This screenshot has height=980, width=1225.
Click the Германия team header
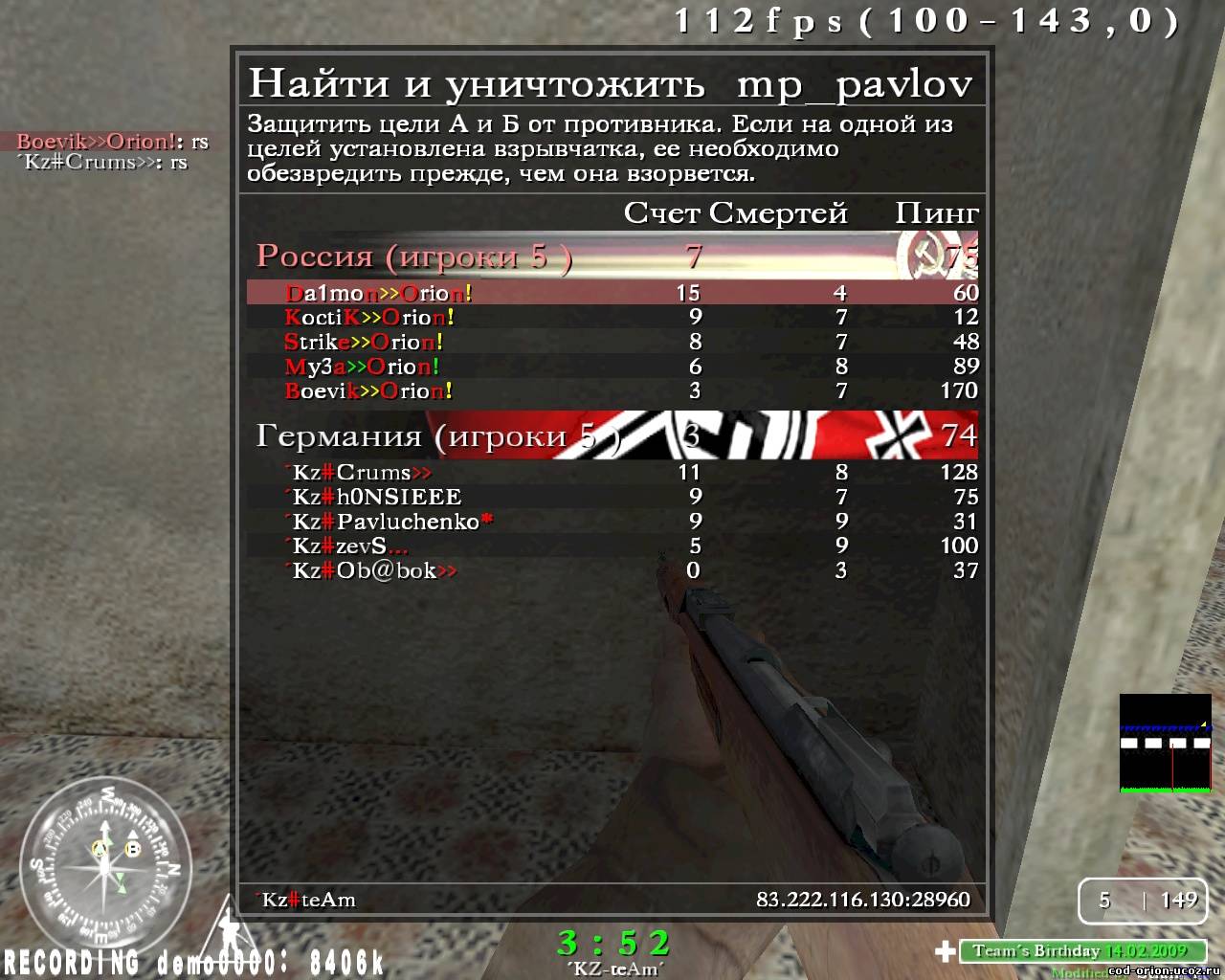pyautogui.click(x=438, y=436)
